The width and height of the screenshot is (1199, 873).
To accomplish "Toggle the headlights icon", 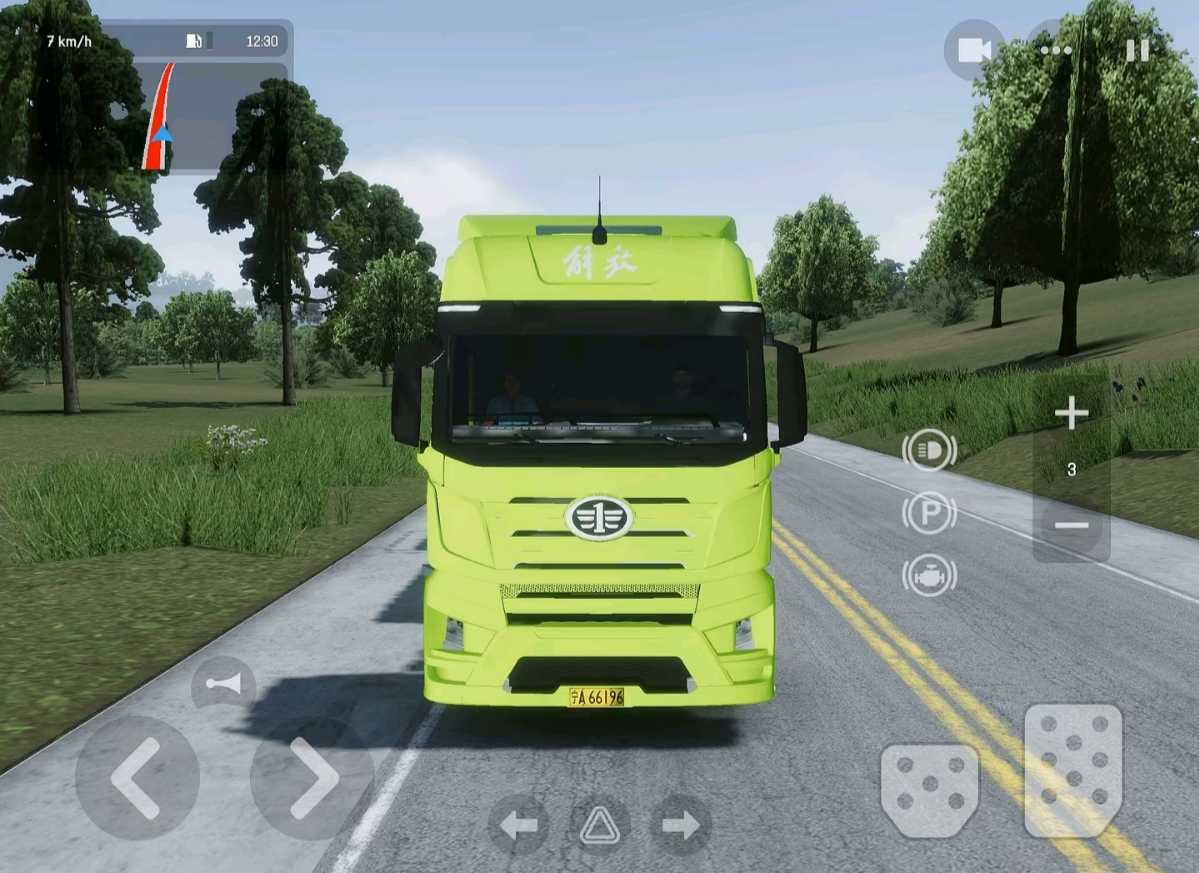I will click(929, 450).
